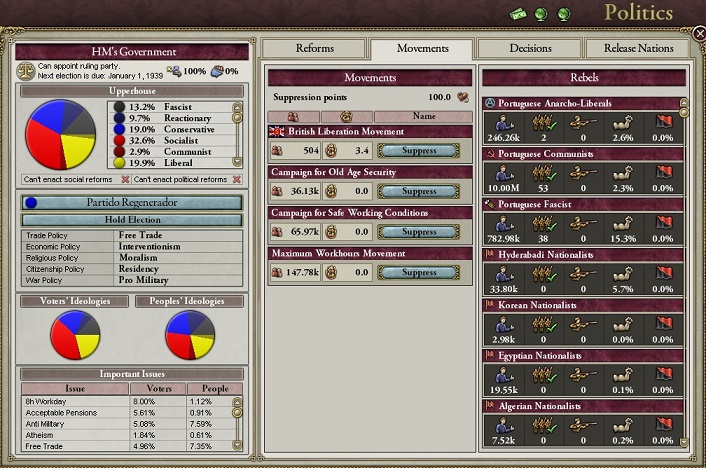This screenshot has width=706, height=468.
Task: Click the Hold Election button
Action: pos(131,219)
